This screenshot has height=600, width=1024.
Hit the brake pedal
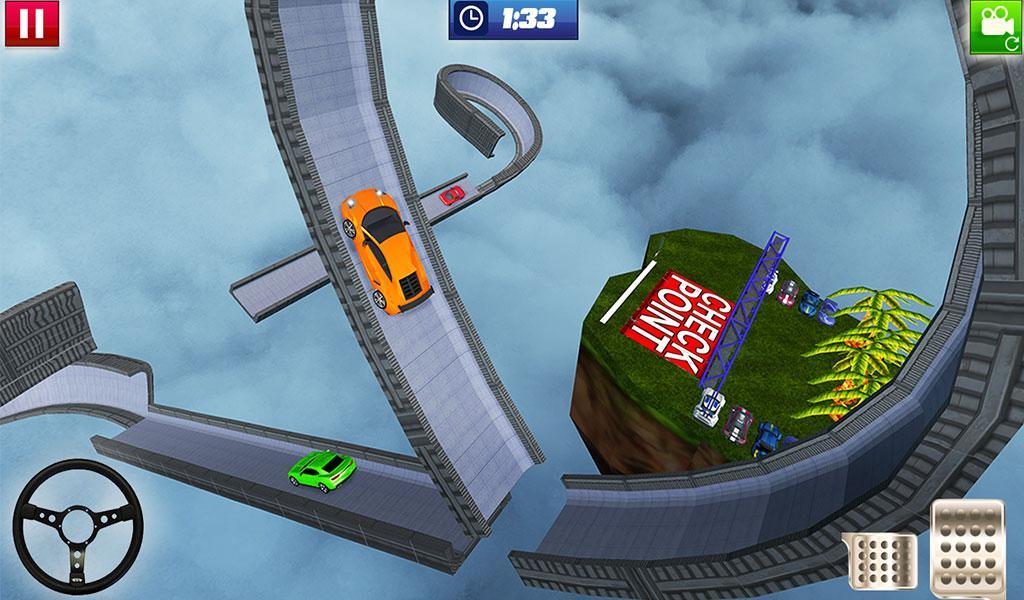[879, 561]
